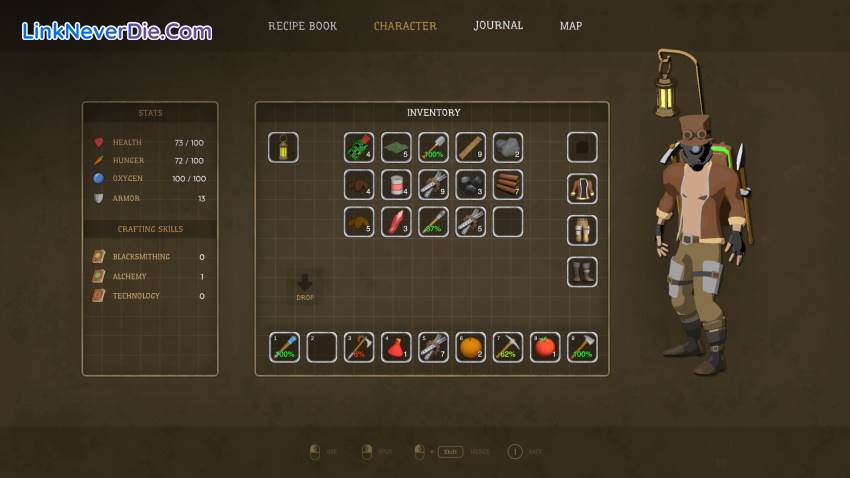The width and height of the screenshot is (850, 478).
Task: Choose the trousers equipment slot
Action: [x=582, y=230]
